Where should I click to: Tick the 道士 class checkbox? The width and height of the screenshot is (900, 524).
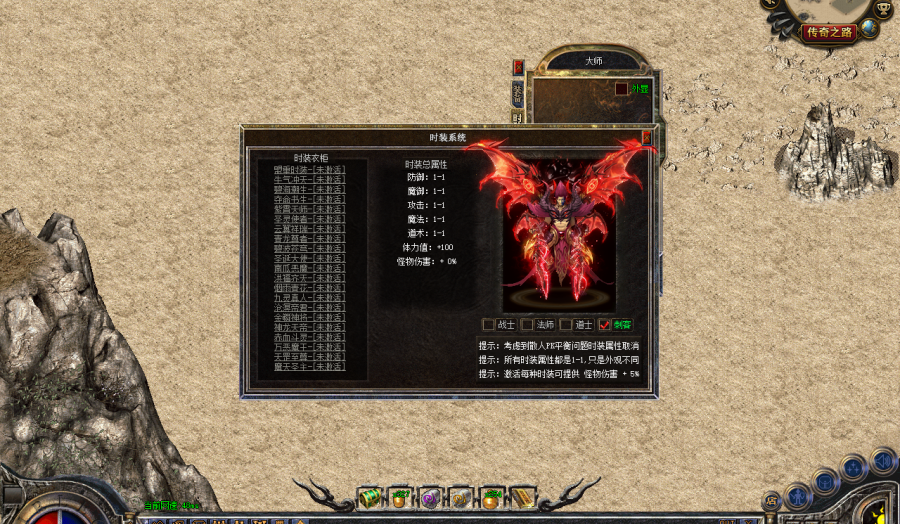(566, 324)
